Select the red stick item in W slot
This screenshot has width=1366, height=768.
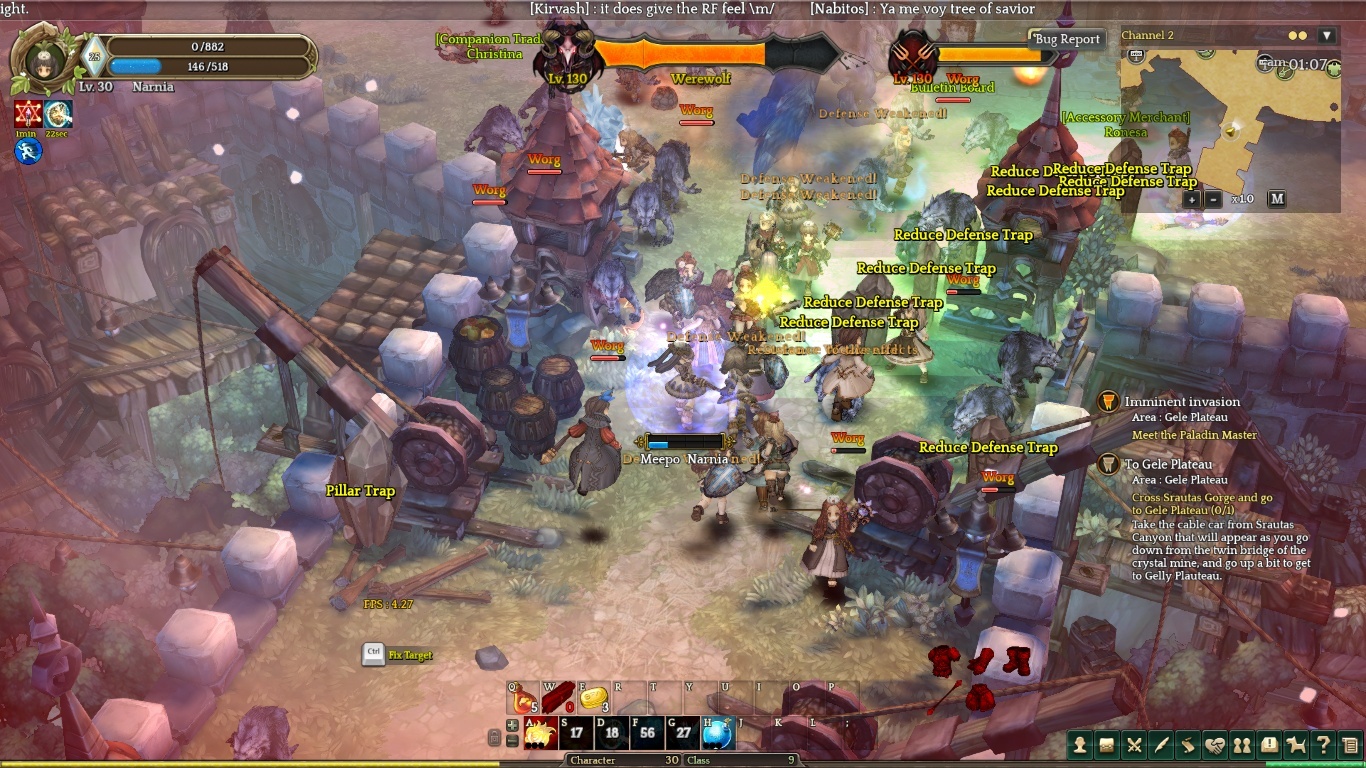(x=558, y=696)
